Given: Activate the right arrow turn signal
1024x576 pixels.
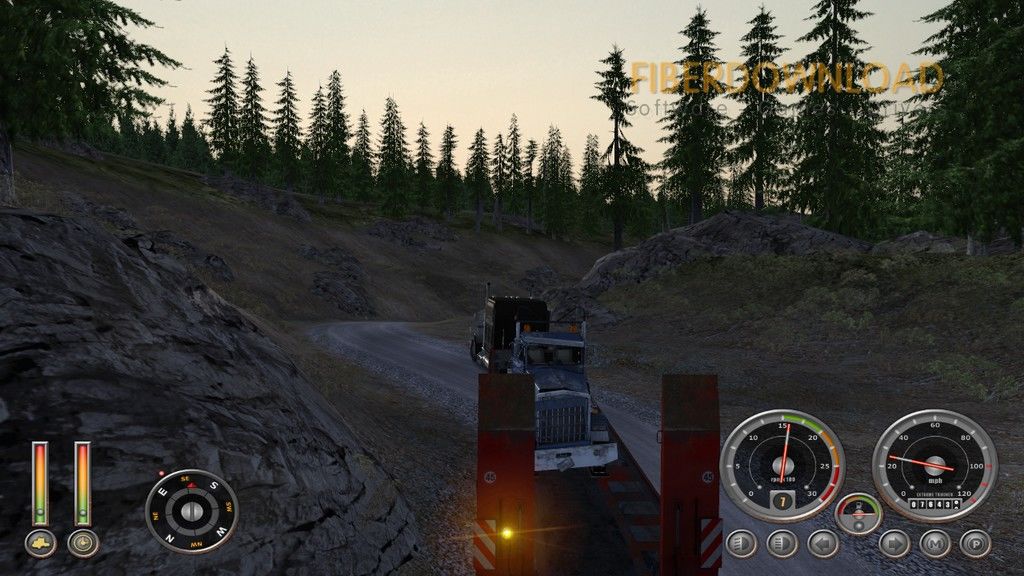Looking at the screenshot, I should point(893,543).
